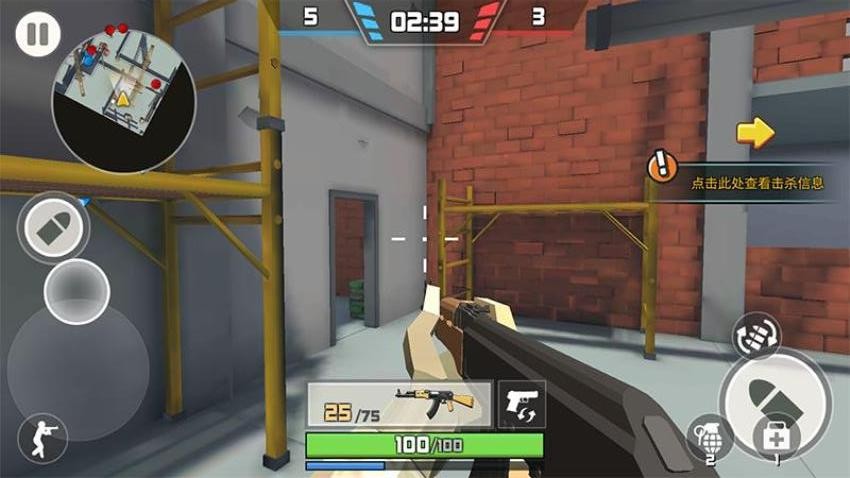Switch to the pistol sidearm
The image size is (850, 478).
coord(522,405)
